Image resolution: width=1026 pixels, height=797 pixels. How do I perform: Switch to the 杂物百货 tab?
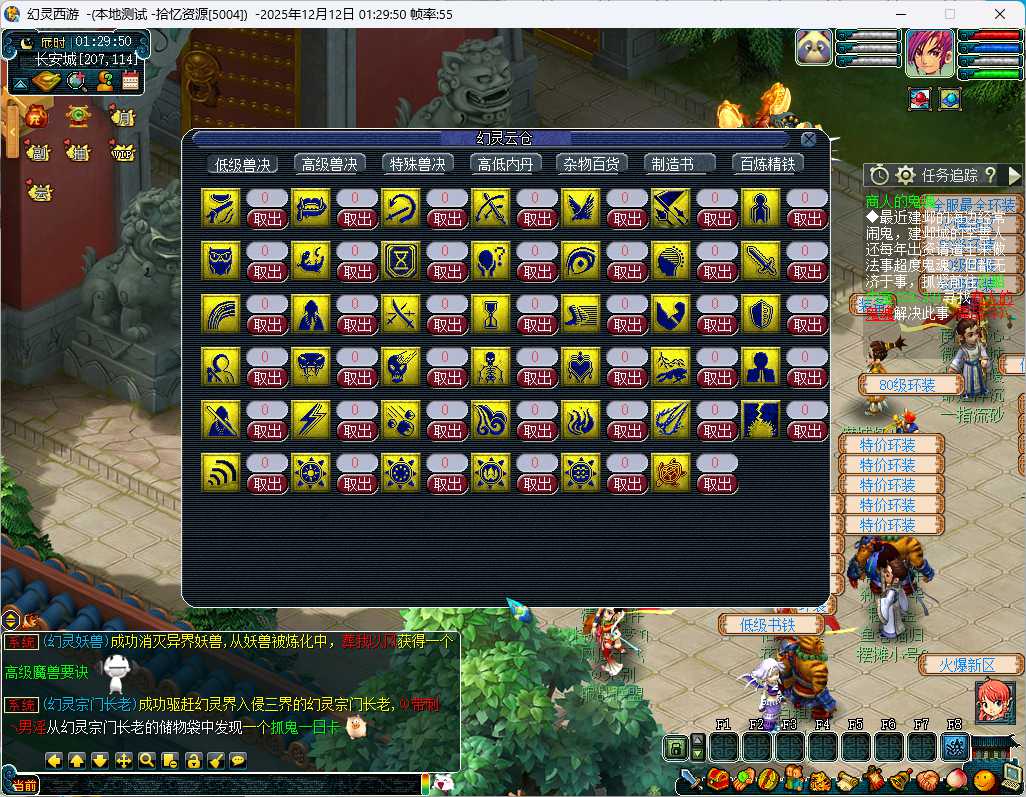click(x=591, y=164)
